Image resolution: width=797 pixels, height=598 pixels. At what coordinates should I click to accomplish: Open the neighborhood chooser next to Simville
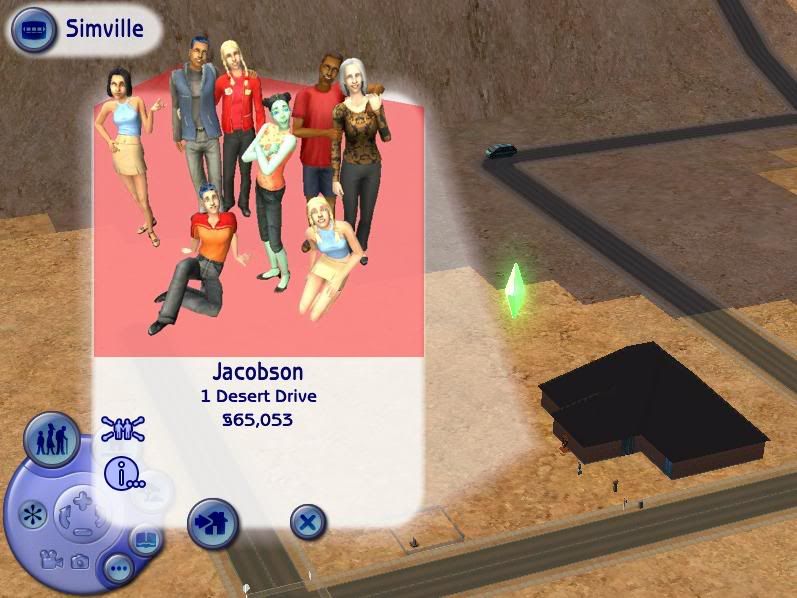(34, 29)
